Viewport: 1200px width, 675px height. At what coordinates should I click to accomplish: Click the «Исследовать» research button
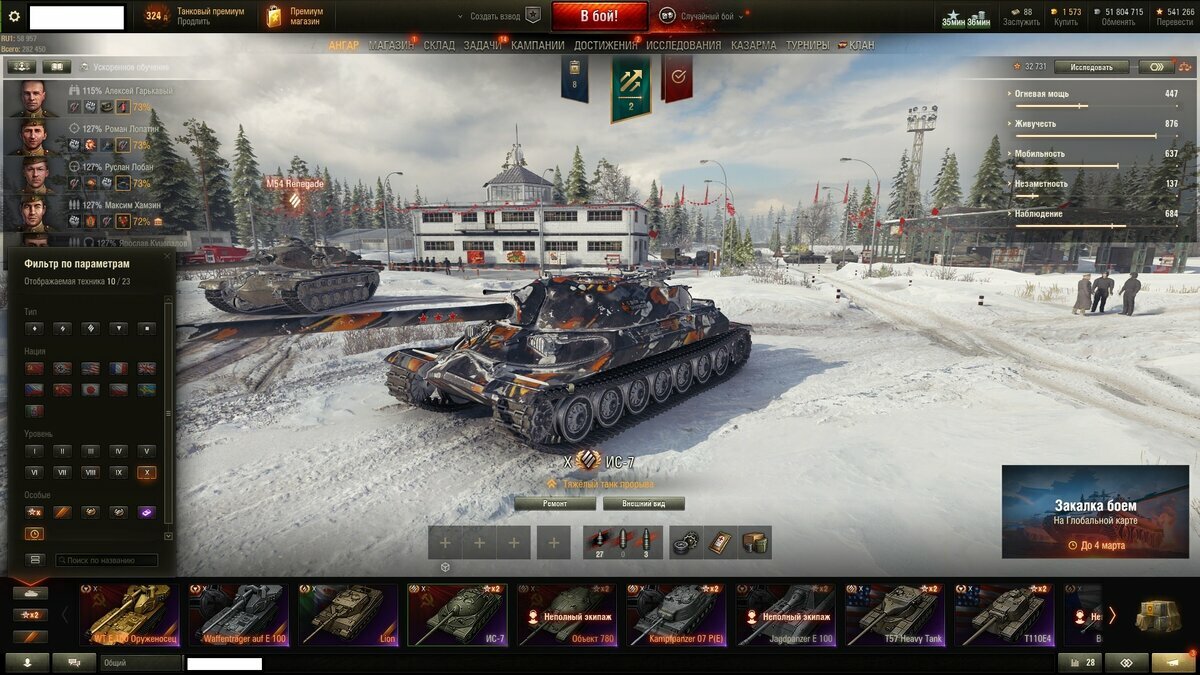(x=1091, y=67)
